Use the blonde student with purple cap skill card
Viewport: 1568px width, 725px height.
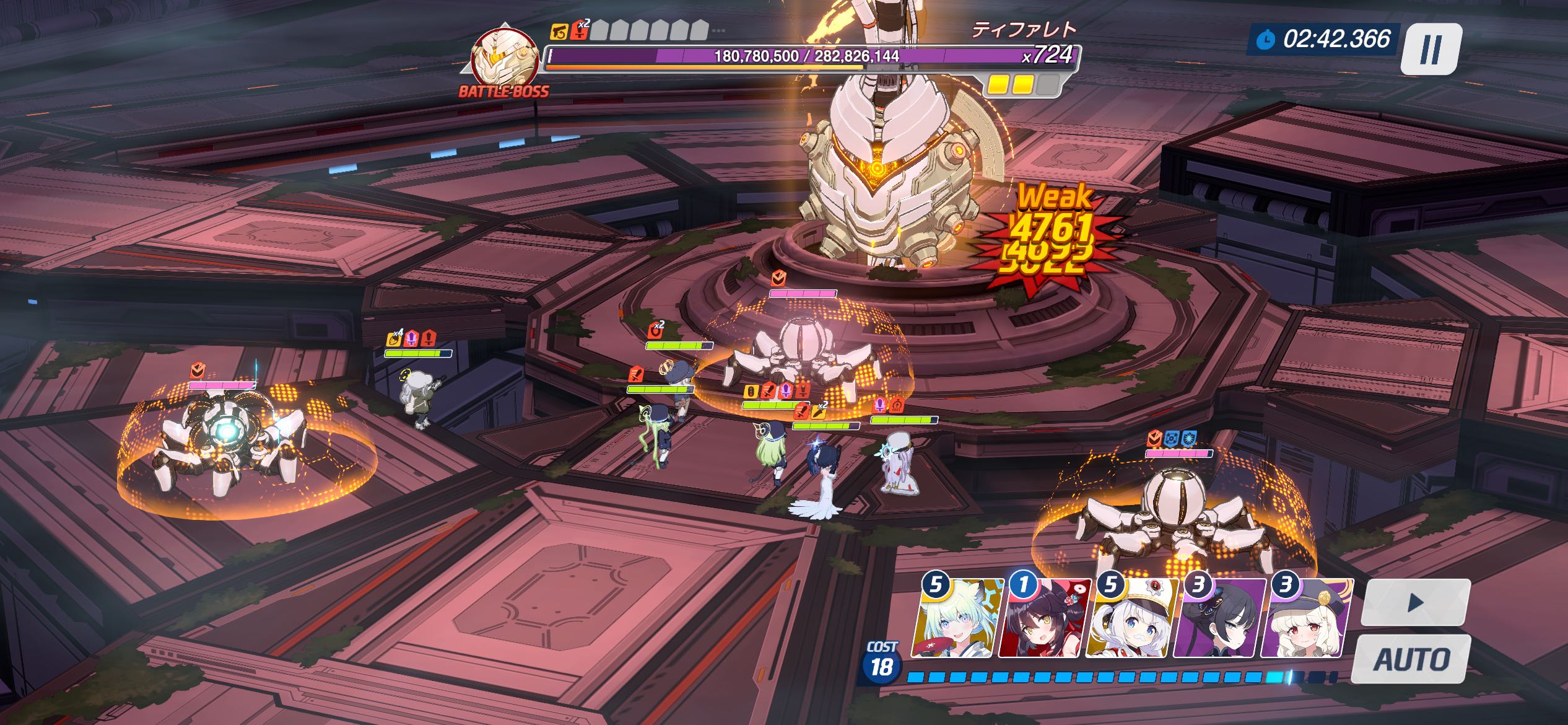coord(1305,620)
